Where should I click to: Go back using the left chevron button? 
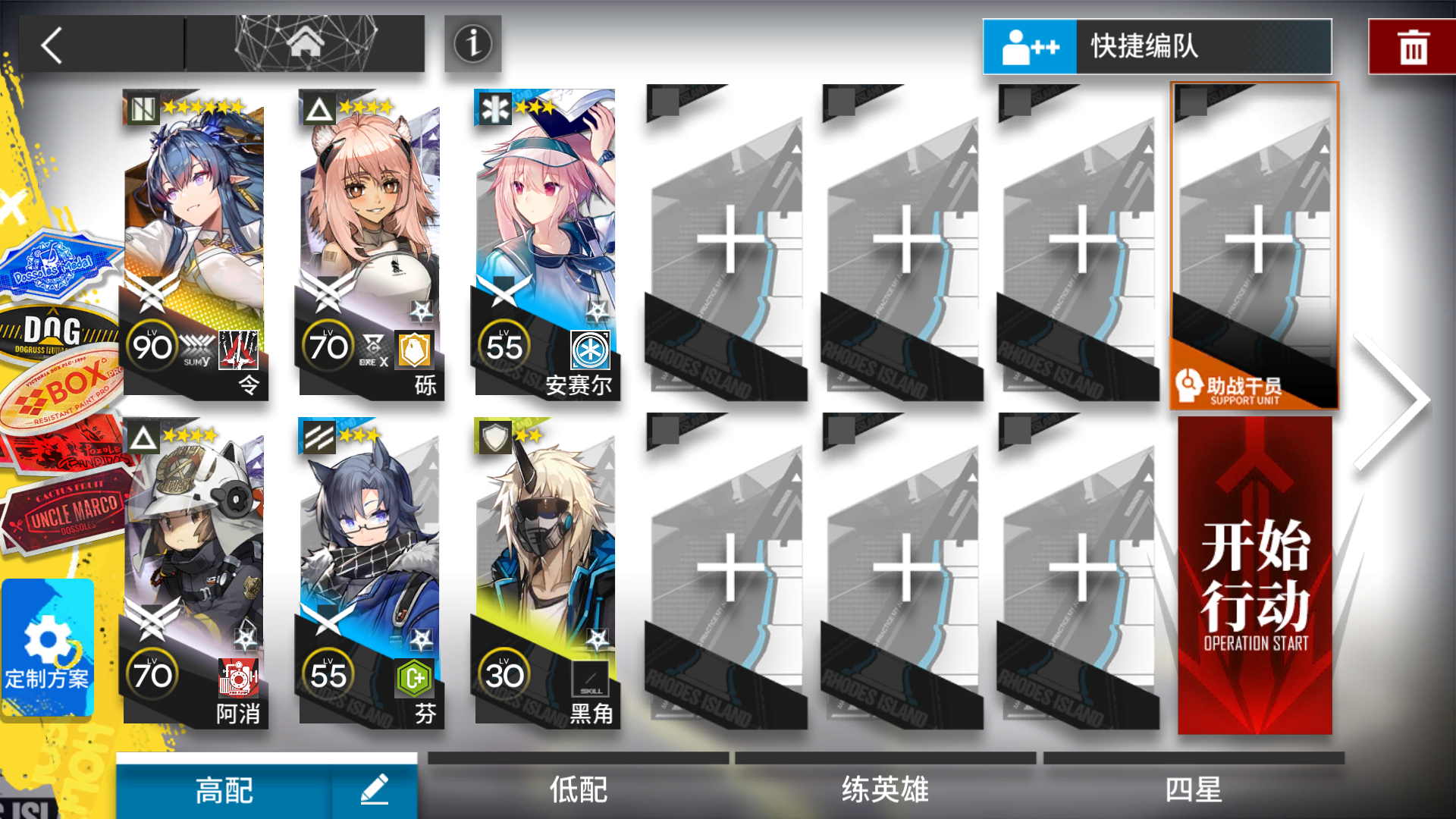click(52, 44)
